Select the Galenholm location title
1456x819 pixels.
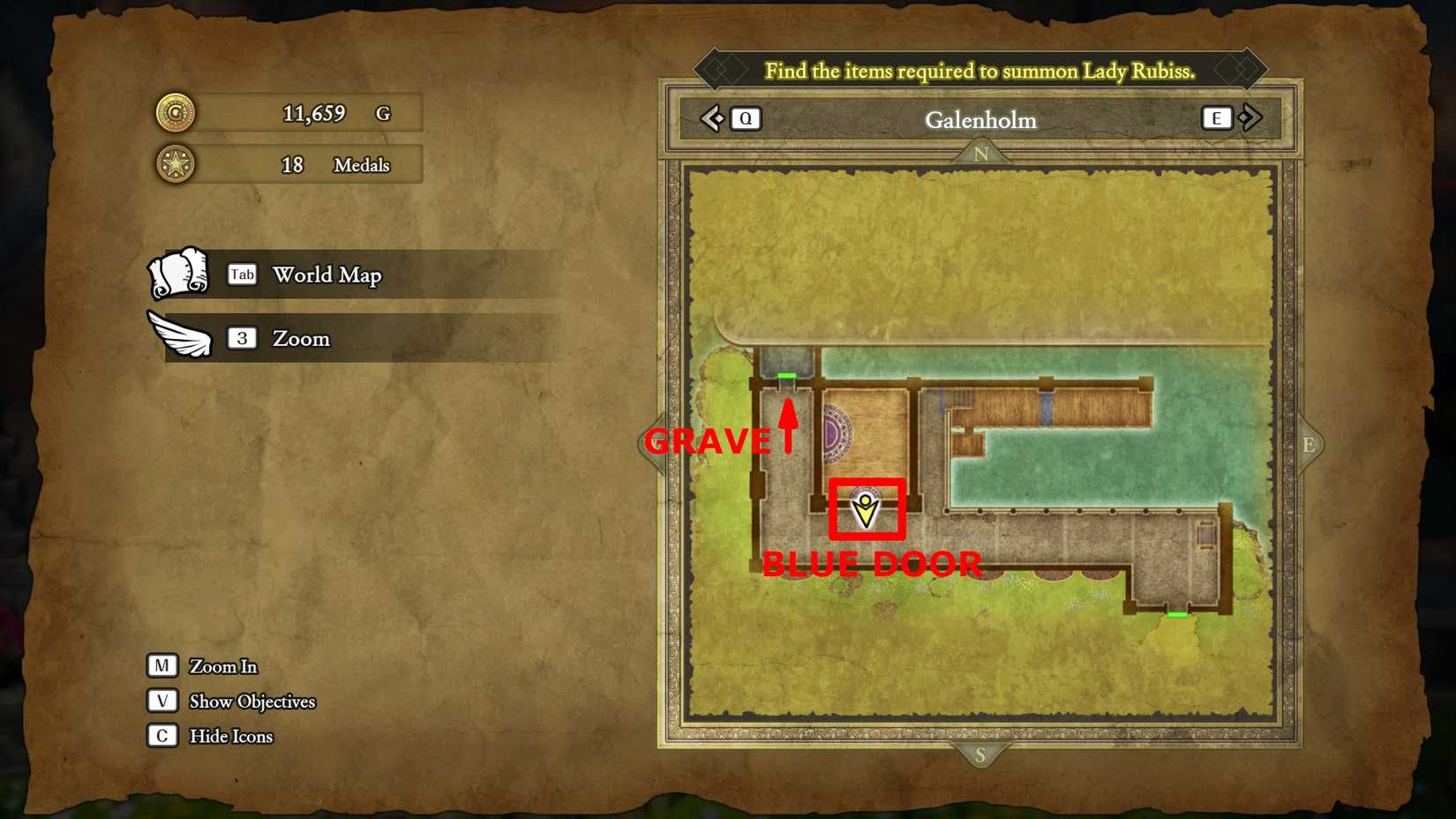(980, 120)
